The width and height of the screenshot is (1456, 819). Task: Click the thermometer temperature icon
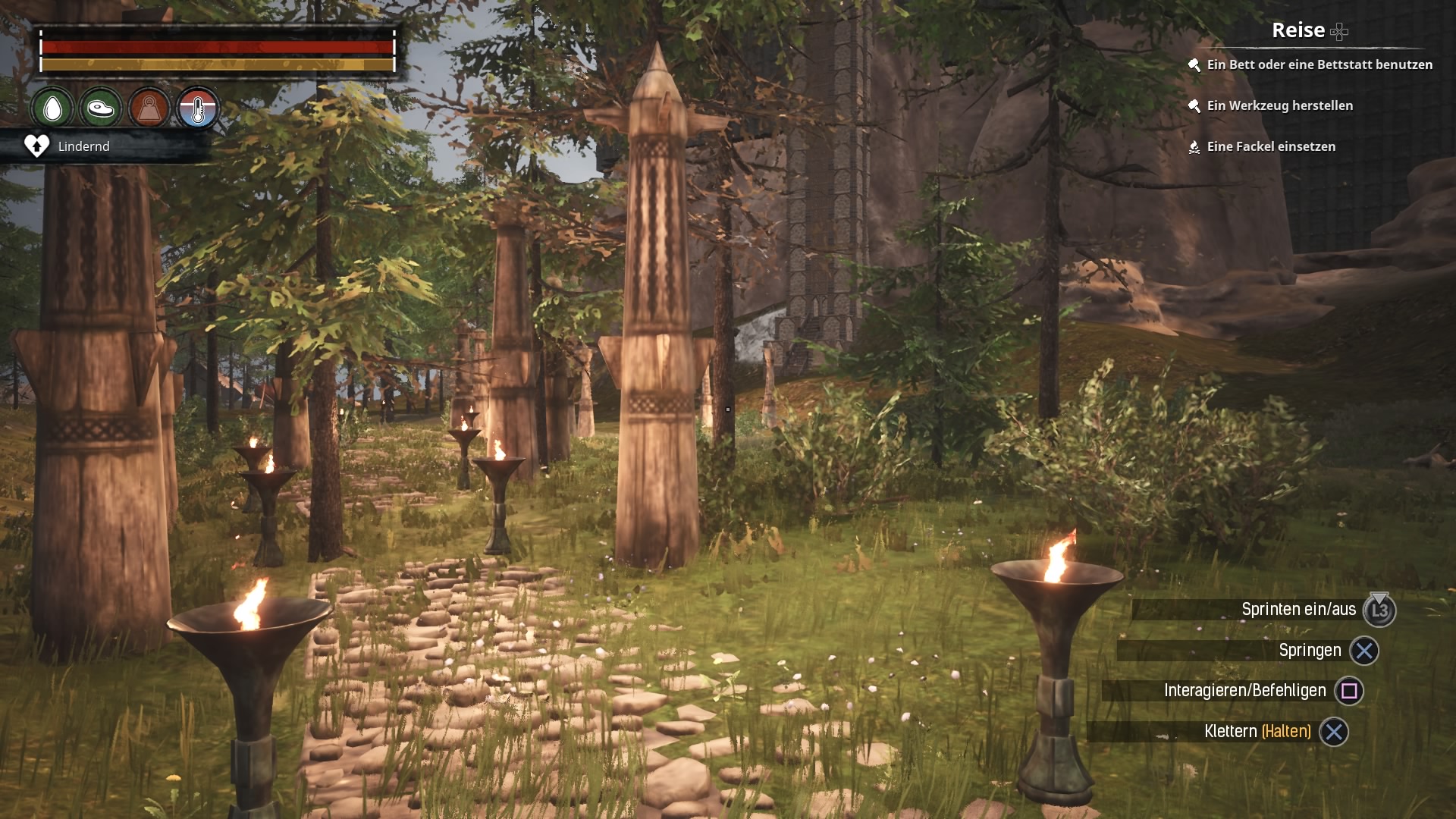point(197,109)
